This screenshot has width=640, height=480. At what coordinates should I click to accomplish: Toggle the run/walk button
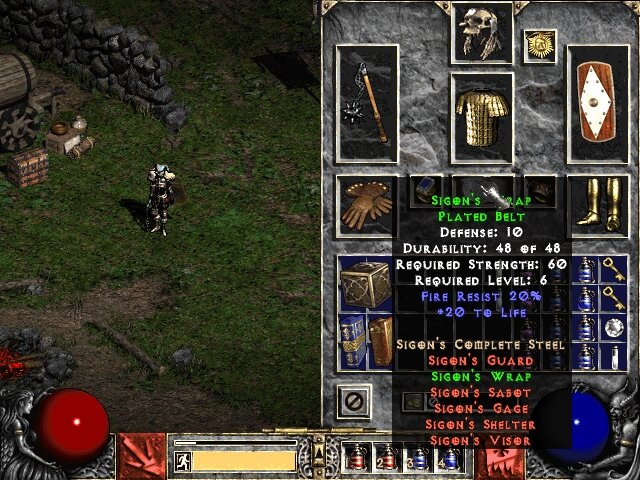tap(183, 461)
